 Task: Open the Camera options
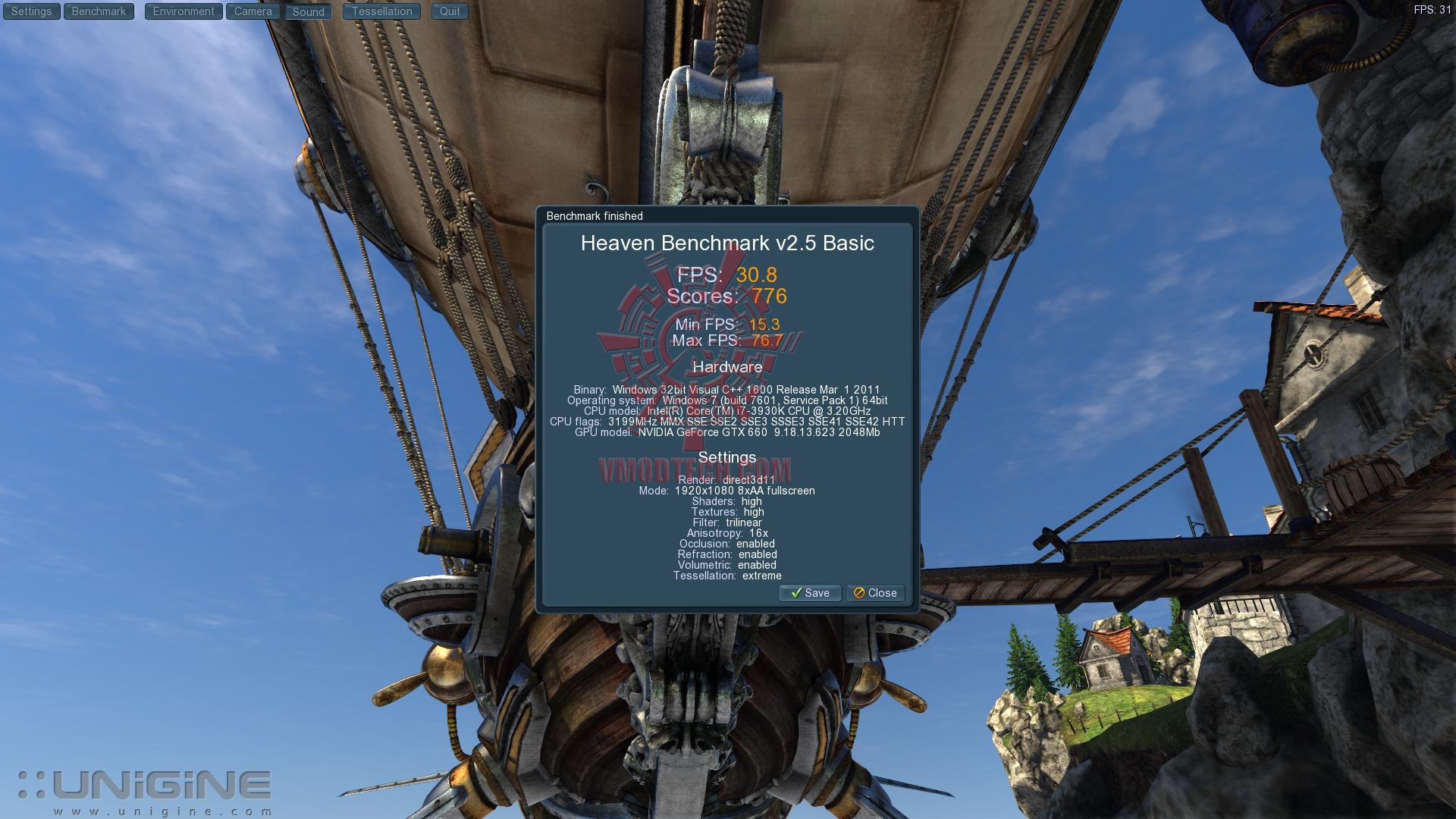[x=253, y=11]
